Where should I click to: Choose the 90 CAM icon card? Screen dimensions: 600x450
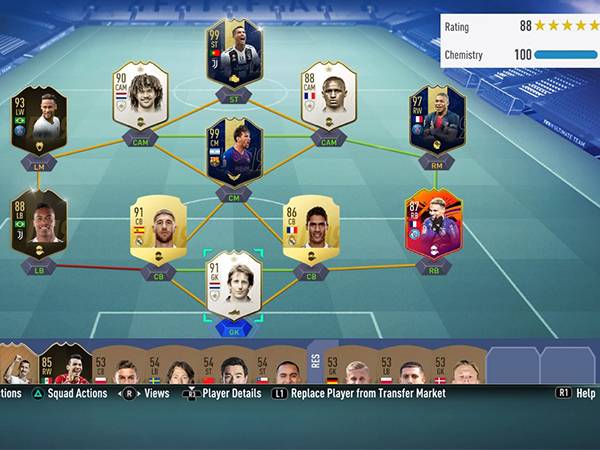tap(140, 96)
